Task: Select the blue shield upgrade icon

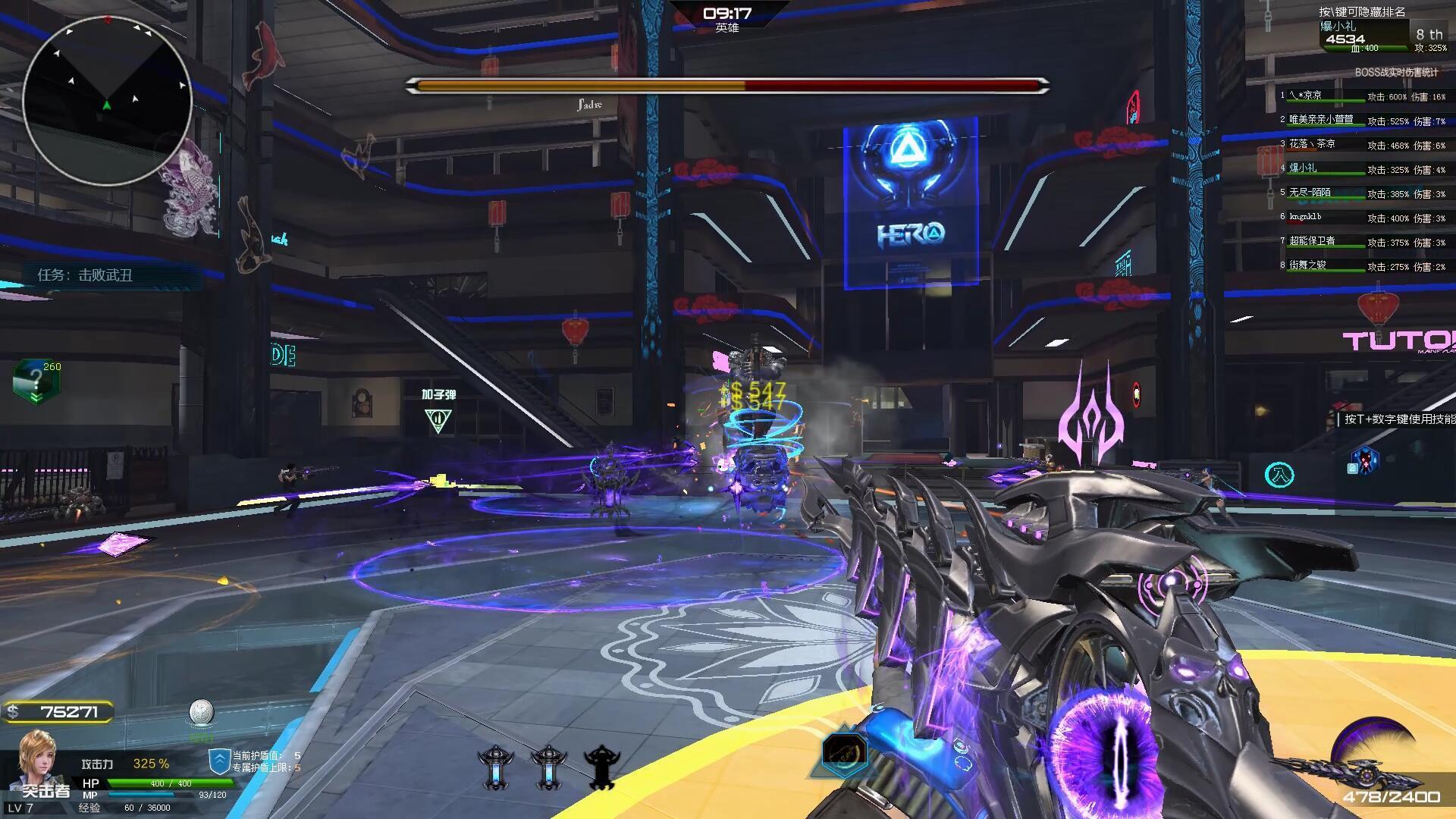Action: click(x=219, y=761)
